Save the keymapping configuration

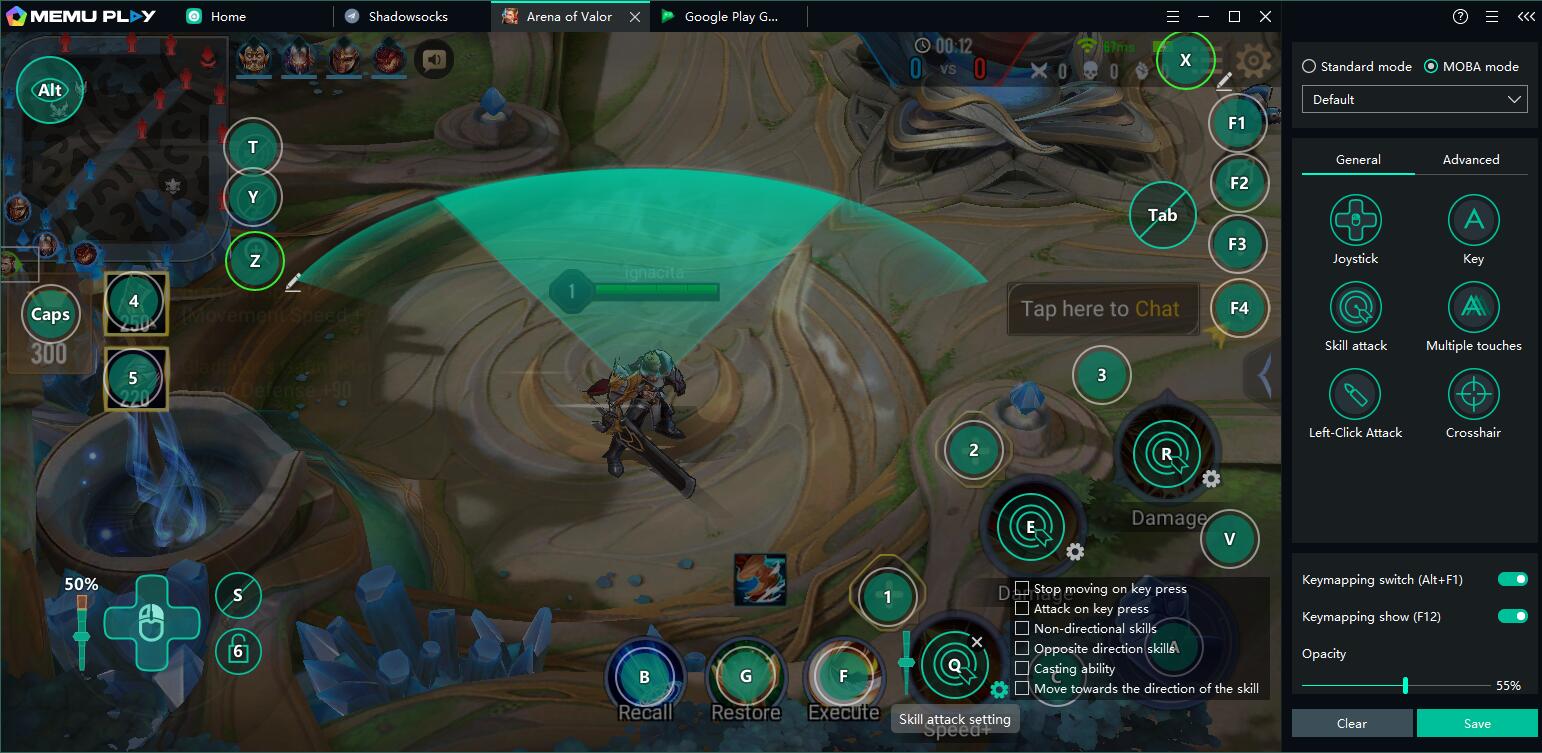click(1476, 723)
